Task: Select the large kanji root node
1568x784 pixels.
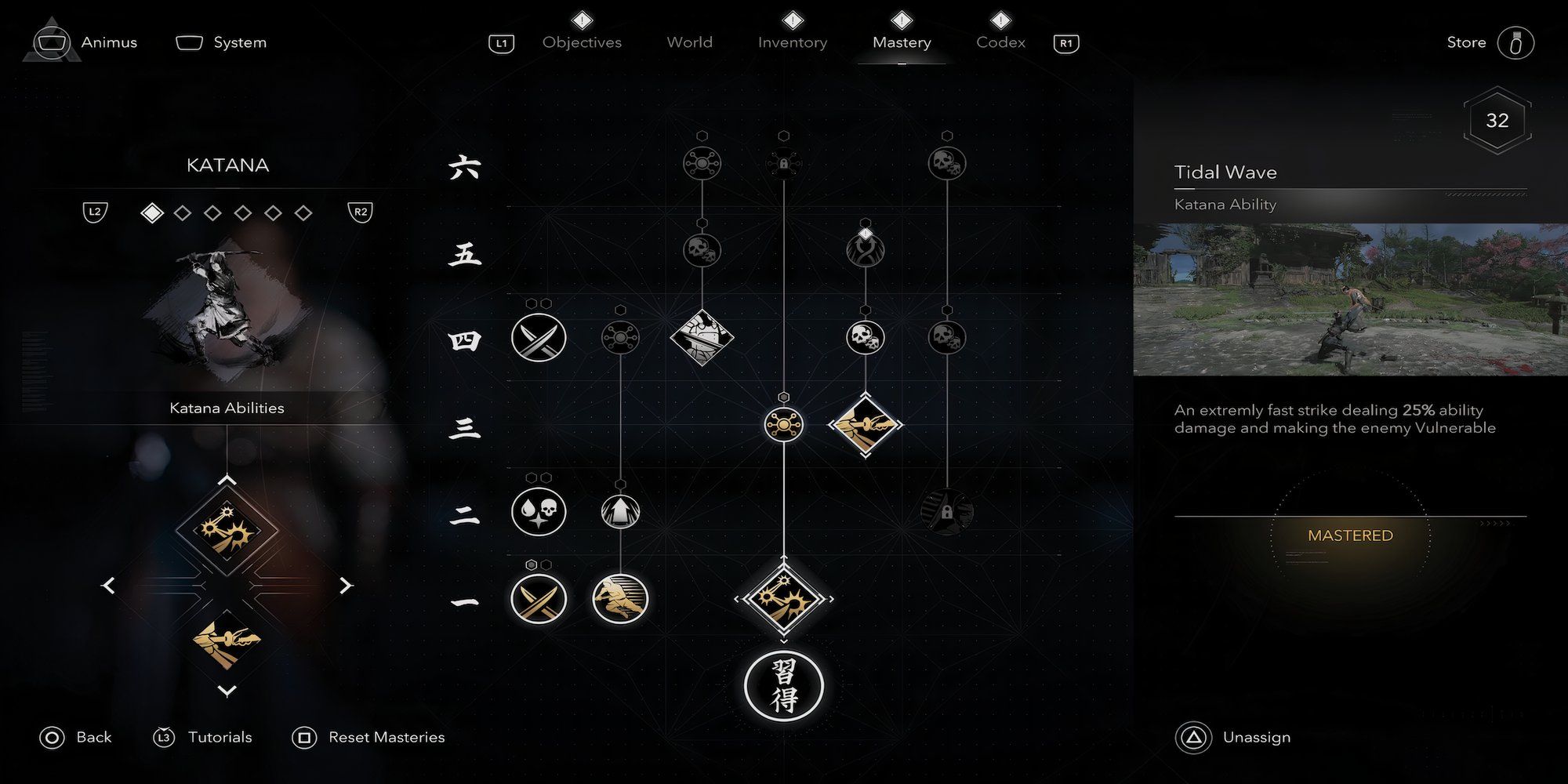Action: pyautogui.click(x=783, y=685)
